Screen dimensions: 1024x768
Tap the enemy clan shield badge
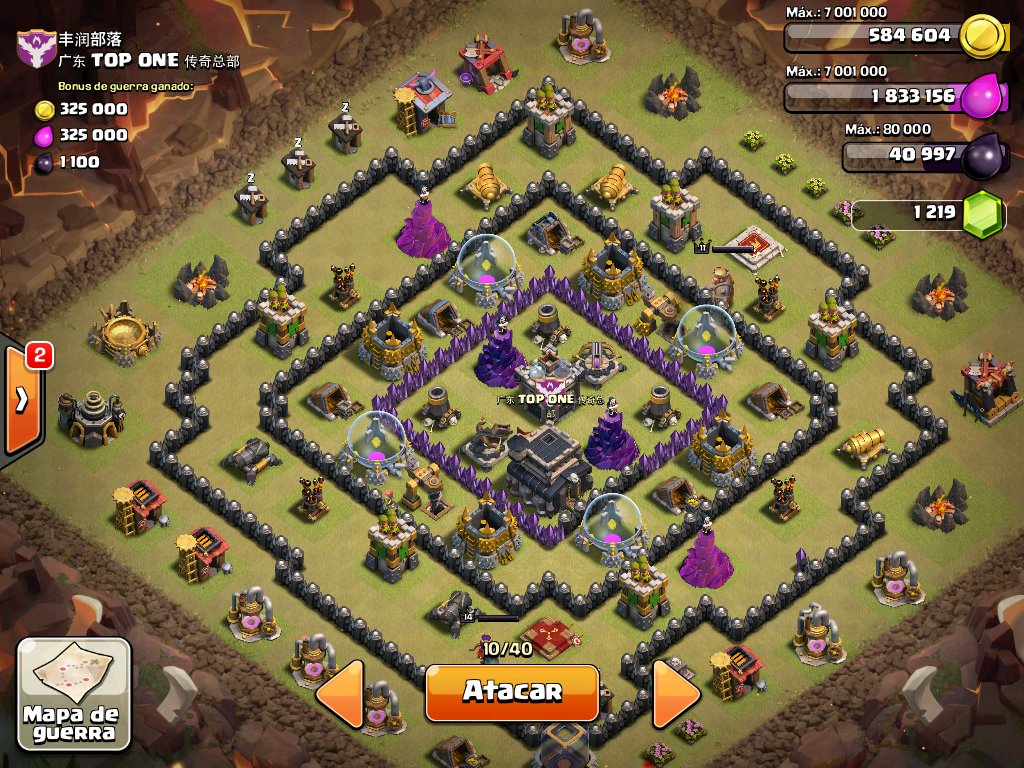pyautogui.click(x=36, y=48)
